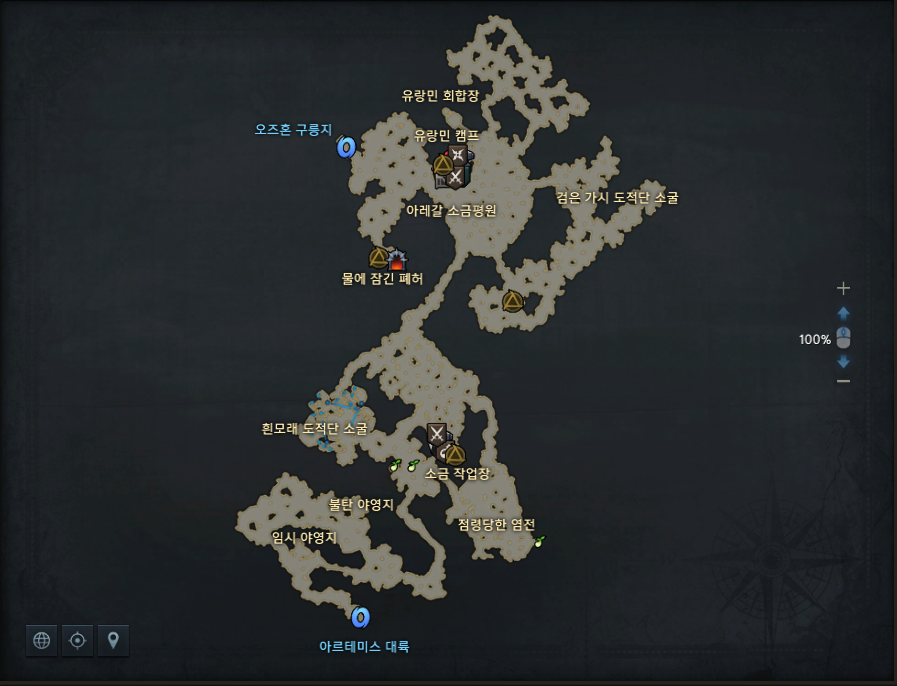
Task: Click the crossed swords marker above 소금 작업장
Action: [x=436, y=433]
